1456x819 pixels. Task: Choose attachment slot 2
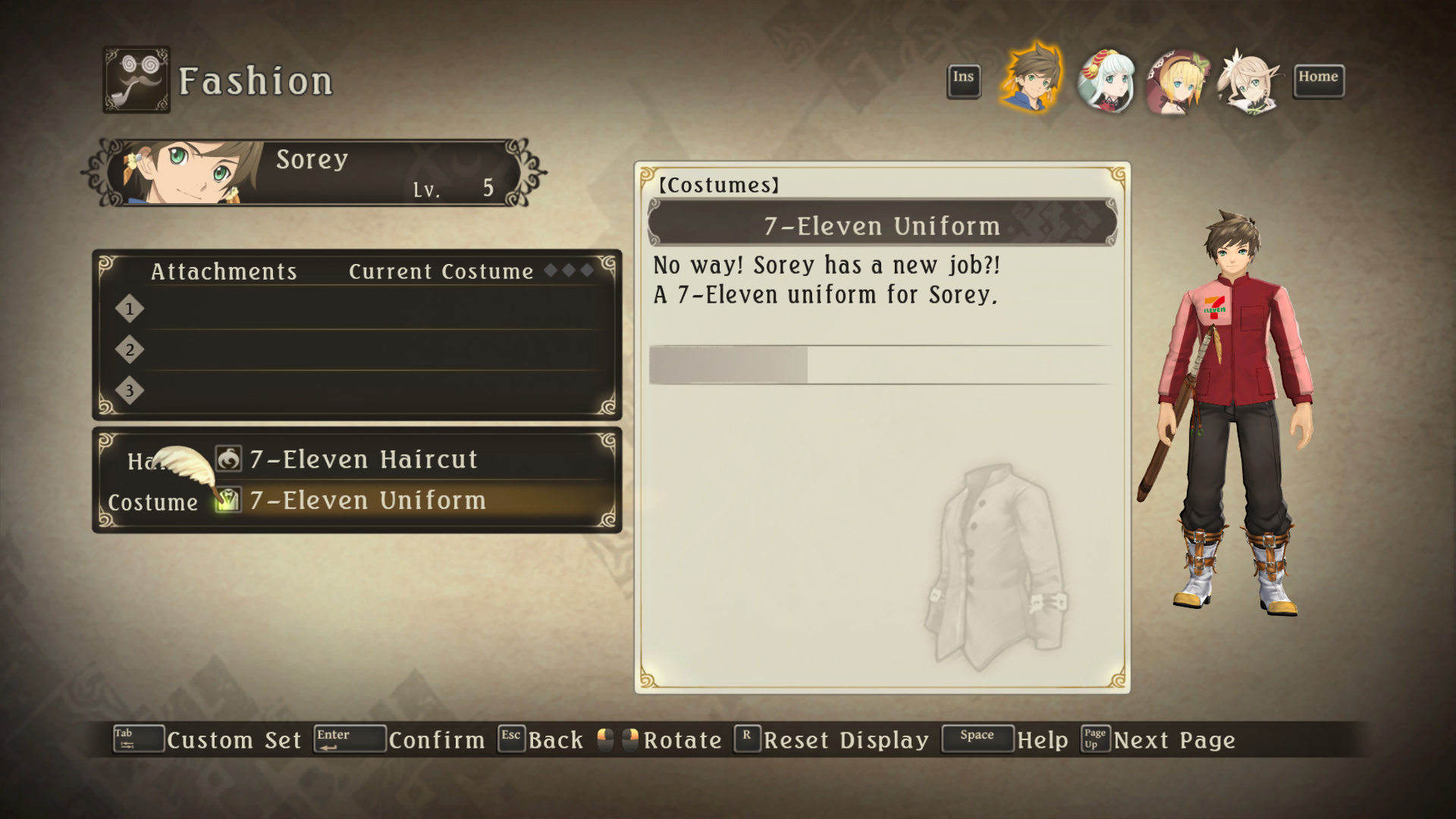364,350
